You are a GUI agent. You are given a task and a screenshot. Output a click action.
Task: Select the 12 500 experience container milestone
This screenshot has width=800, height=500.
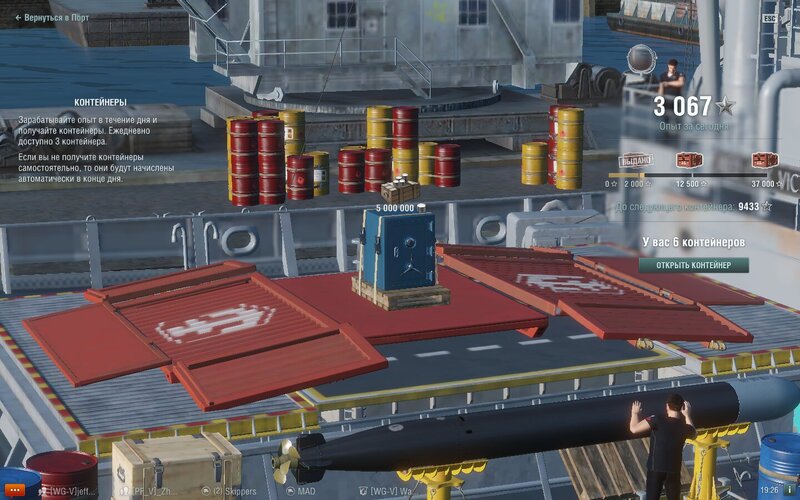(x=689, y=160)
